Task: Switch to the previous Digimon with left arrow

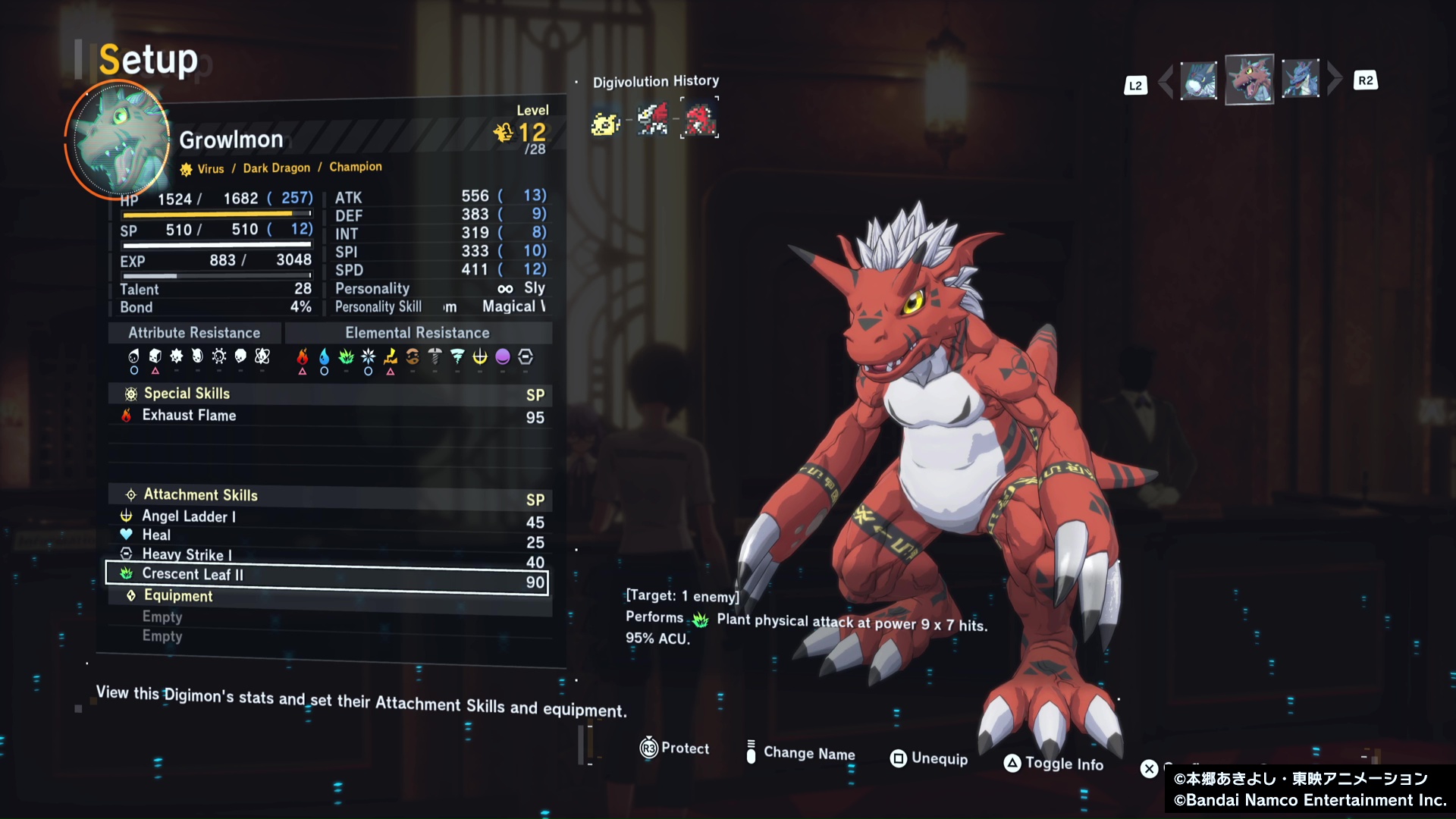Action: point(1166,80)
